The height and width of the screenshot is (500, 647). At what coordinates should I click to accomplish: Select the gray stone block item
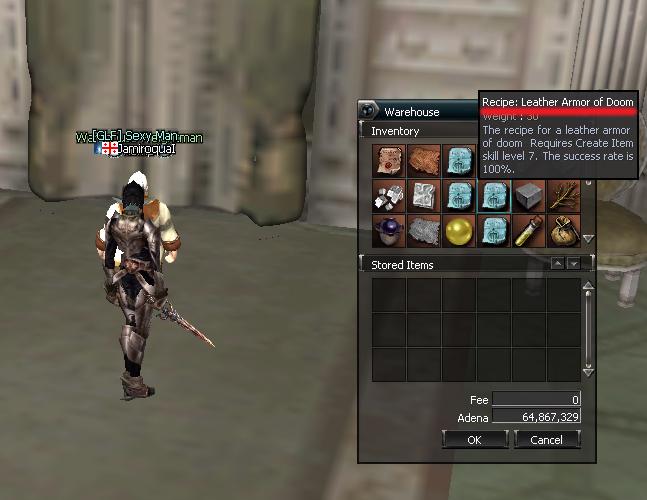[x=529, y=196]
